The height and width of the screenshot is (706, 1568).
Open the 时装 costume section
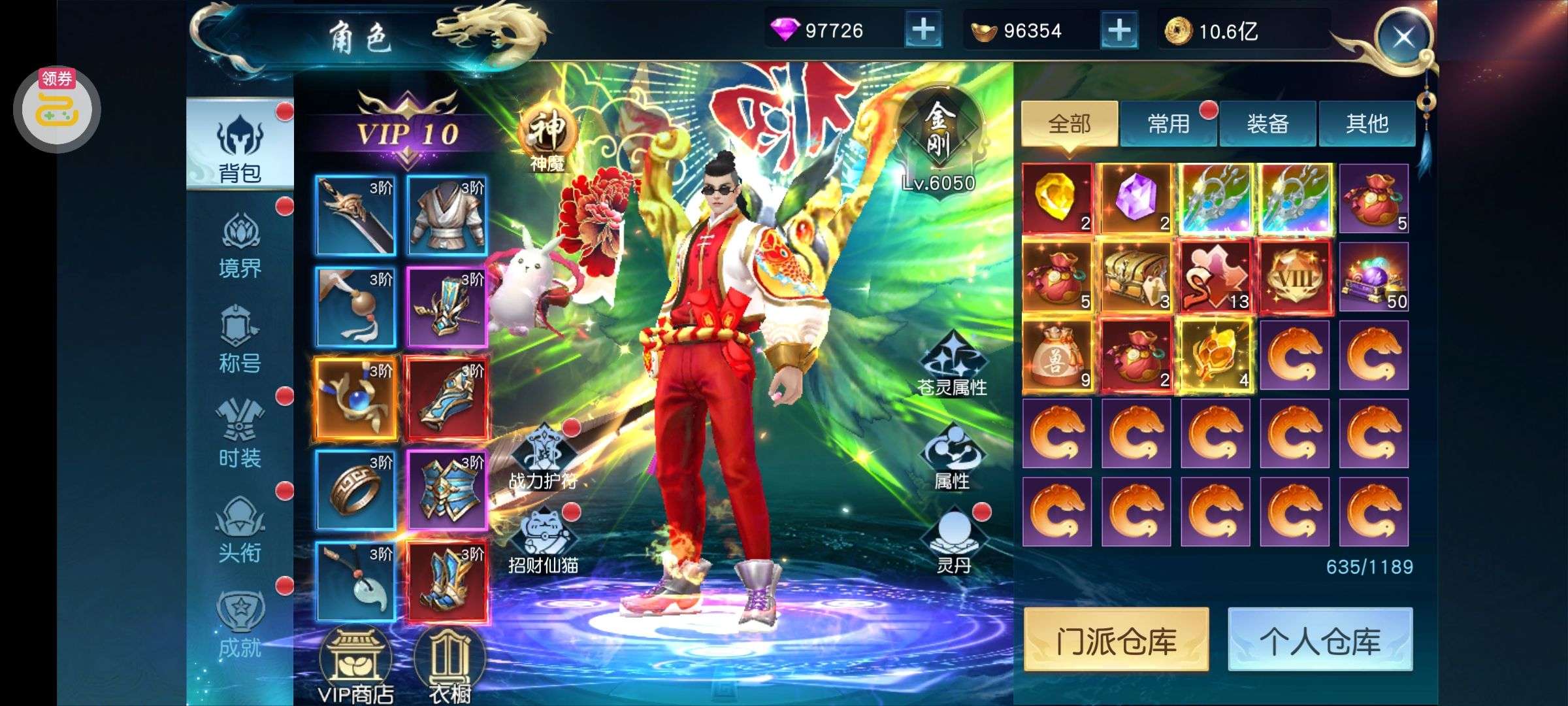pyautogui.click(x=240, y=435)
